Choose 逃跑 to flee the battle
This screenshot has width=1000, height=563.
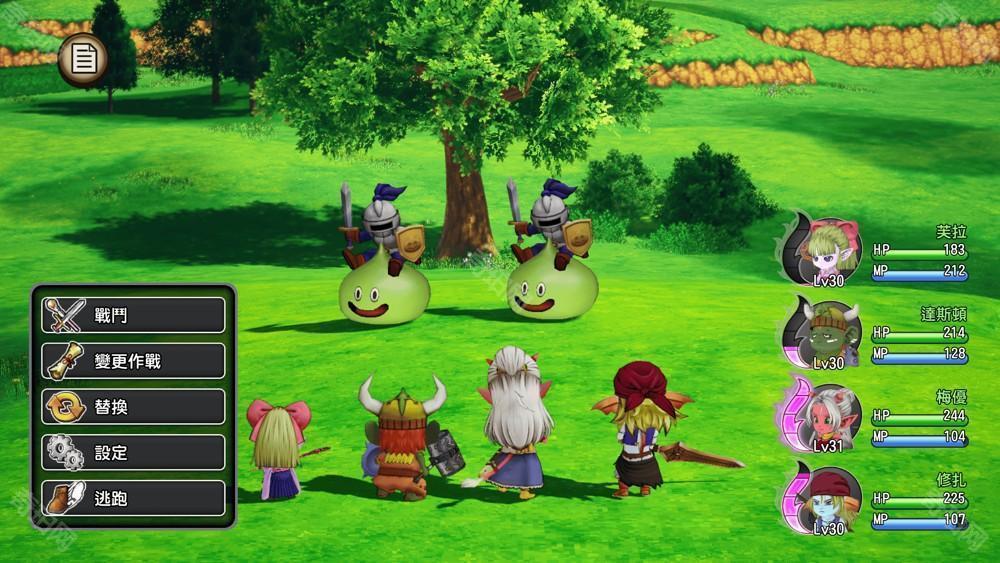pos(133,498)
